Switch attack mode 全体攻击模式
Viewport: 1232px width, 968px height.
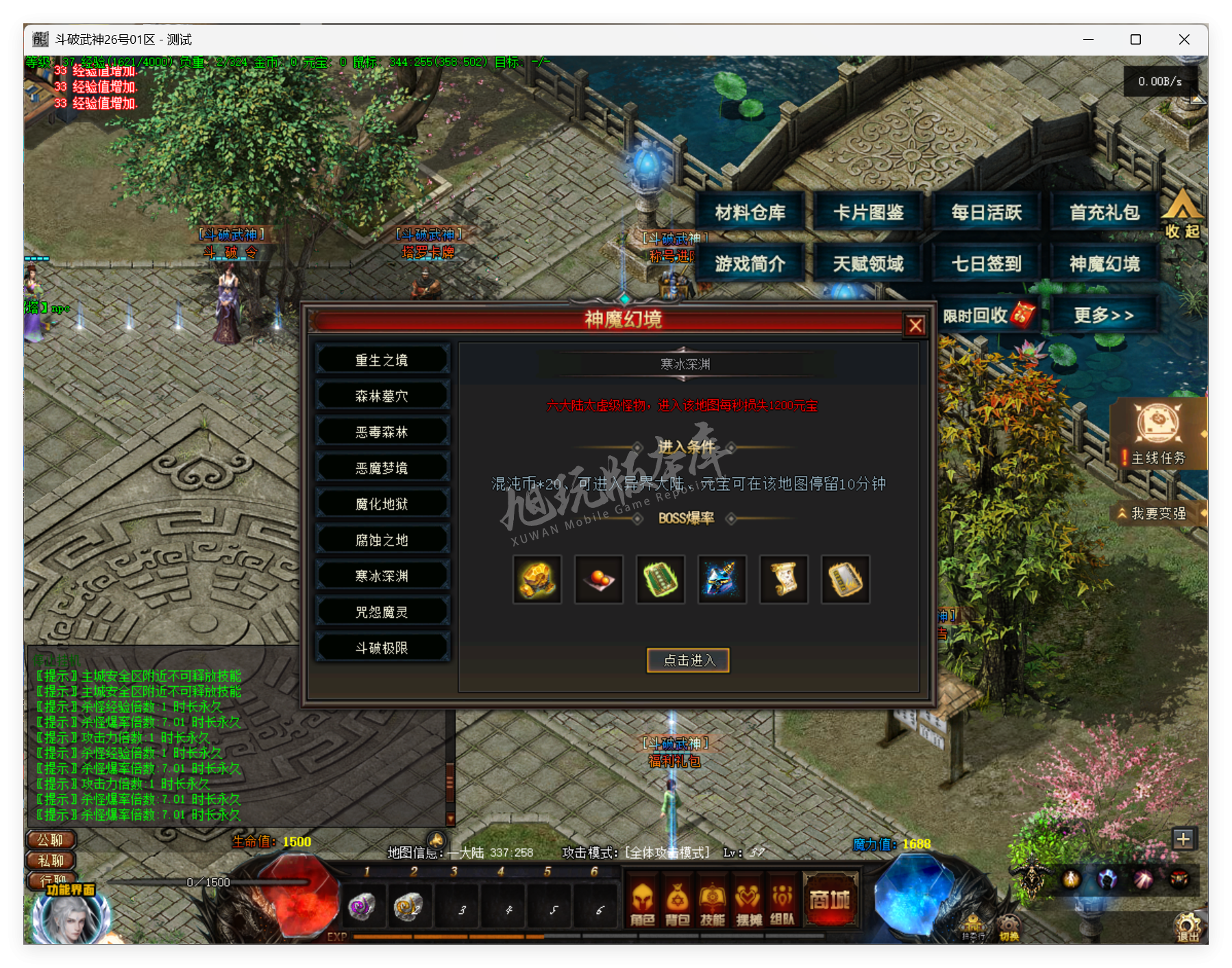666,852
